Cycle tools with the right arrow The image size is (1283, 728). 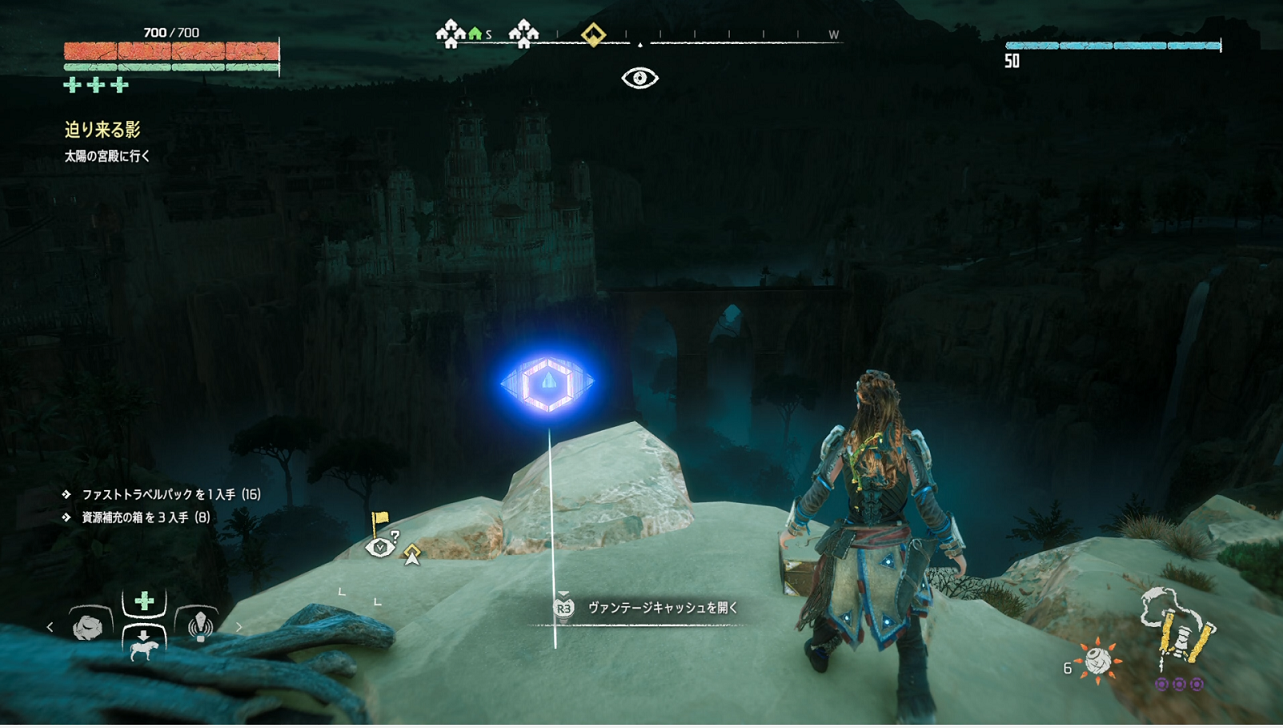(238, 627)
